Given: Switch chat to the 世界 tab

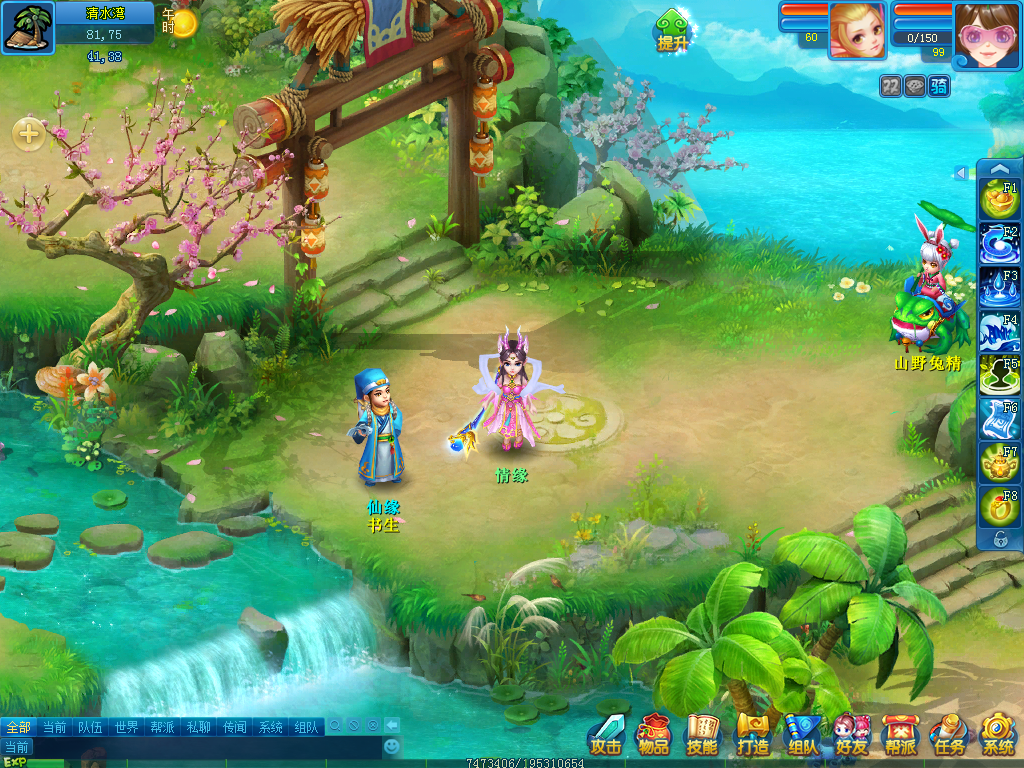Looking at the screenshot, I should (x=126, y=727).
